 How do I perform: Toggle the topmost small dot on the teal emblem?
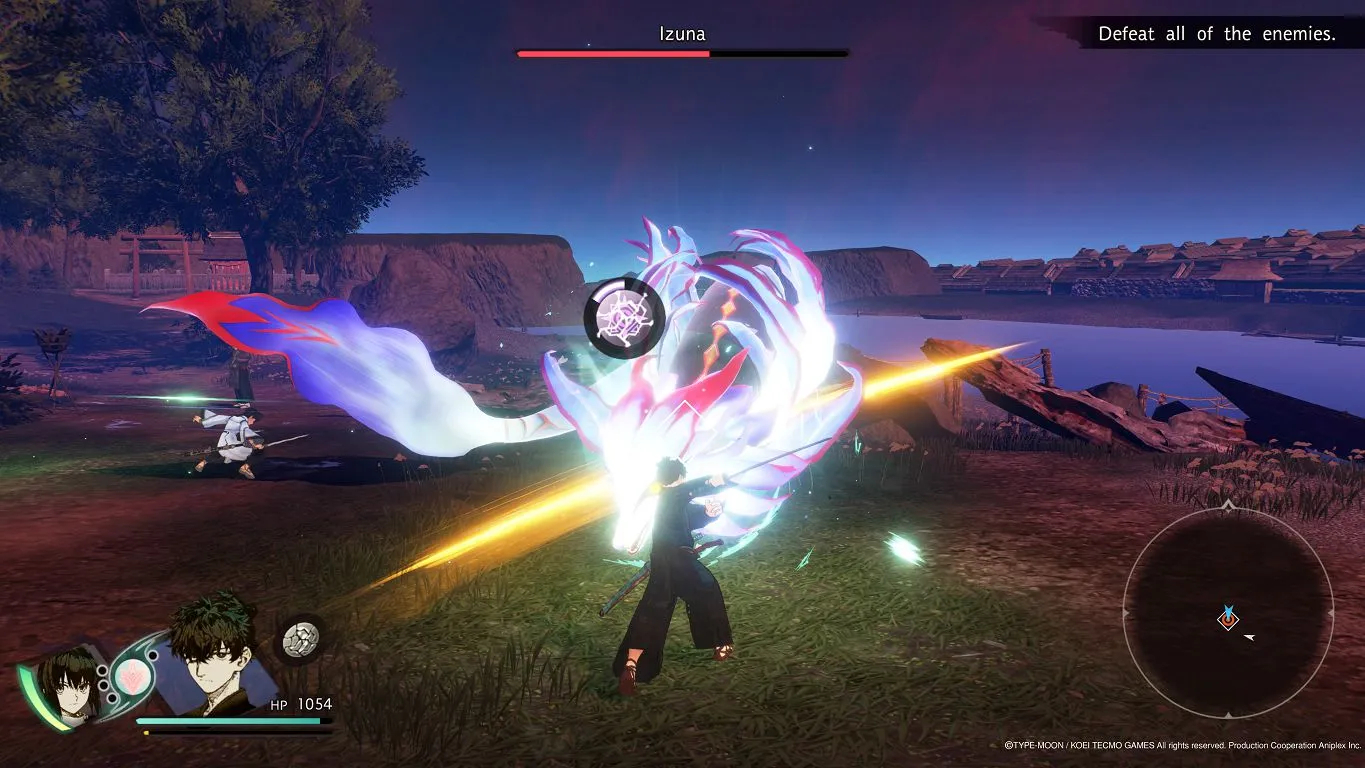153,654
